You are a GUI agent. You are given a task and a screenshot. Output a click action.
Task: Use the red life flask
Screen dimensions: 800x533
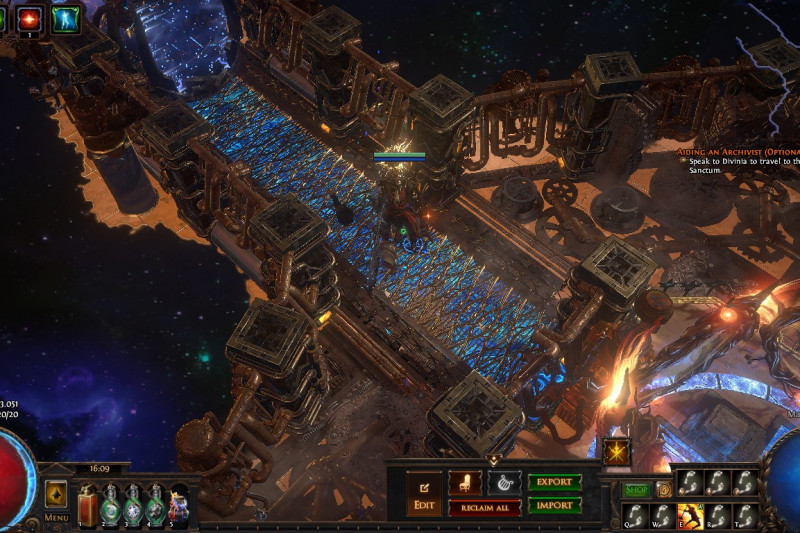click(x=86, y=504)
